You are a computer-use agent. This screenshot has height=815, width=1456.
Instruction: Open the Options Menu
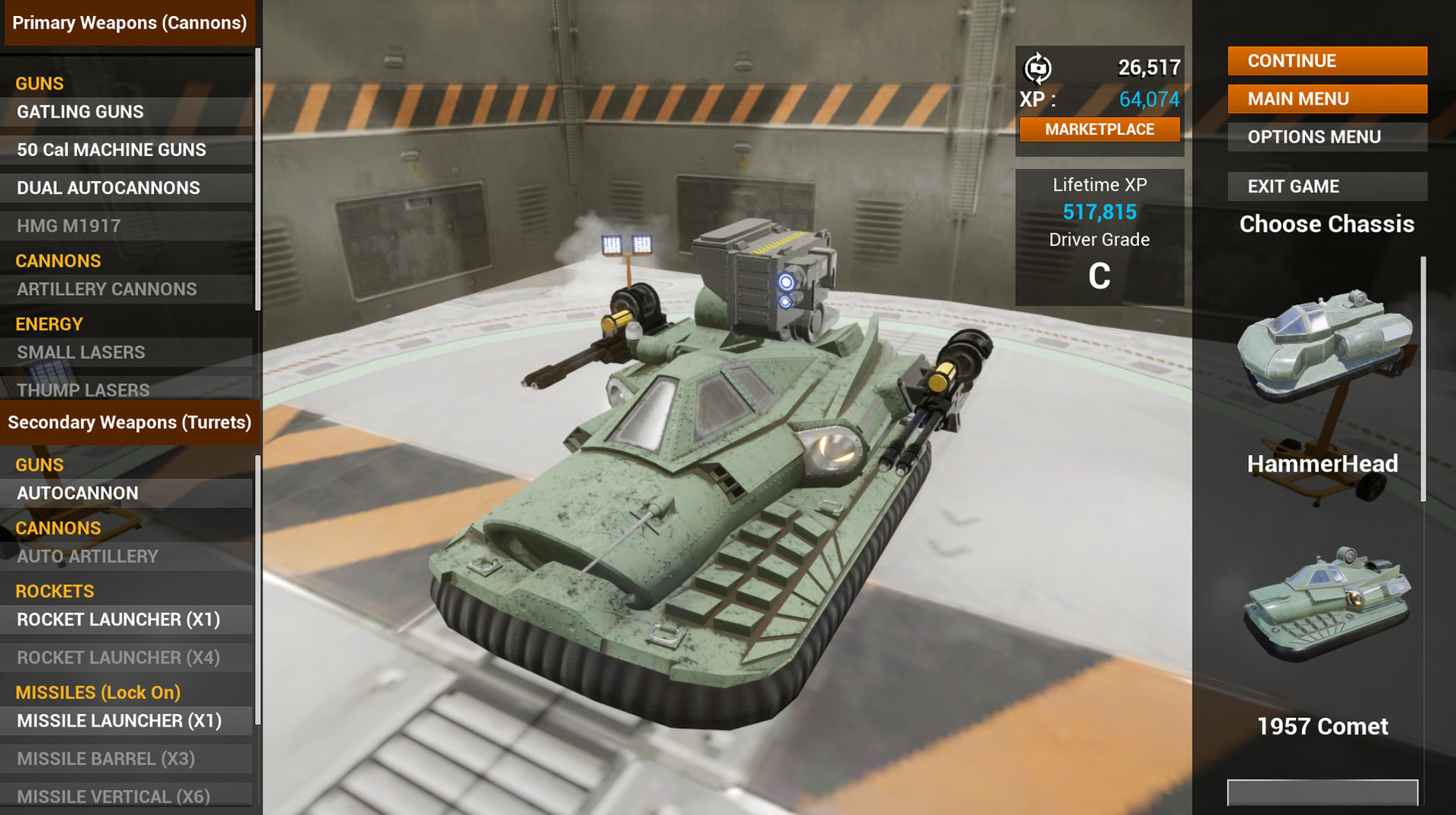click(x=1326, y=136)
